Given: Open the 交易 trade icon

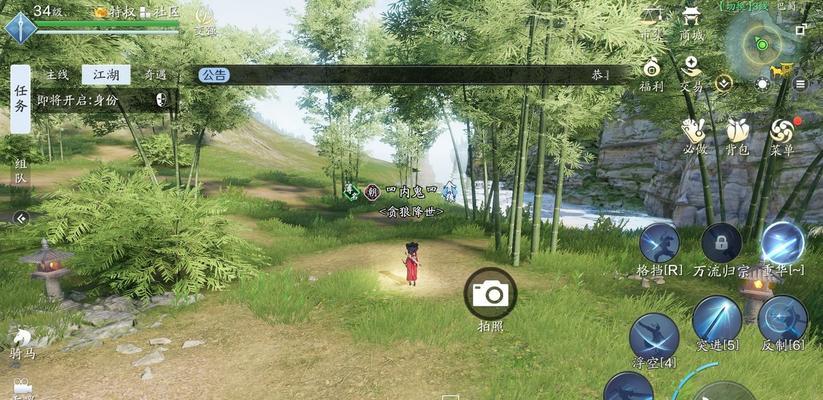Looking at the screenshot, I should (691, 71).
